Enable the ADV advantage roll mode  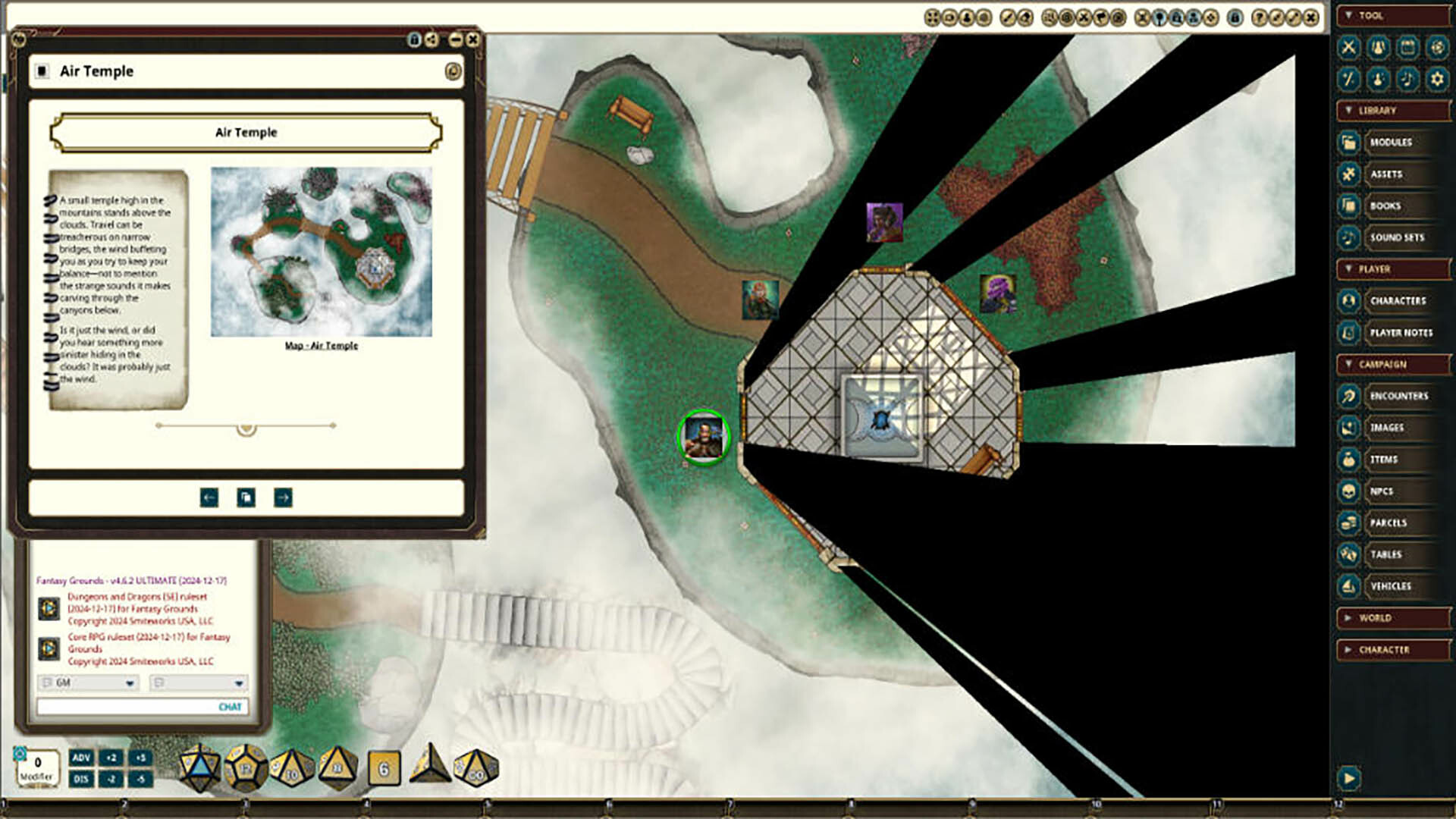(x=82, y=758)
